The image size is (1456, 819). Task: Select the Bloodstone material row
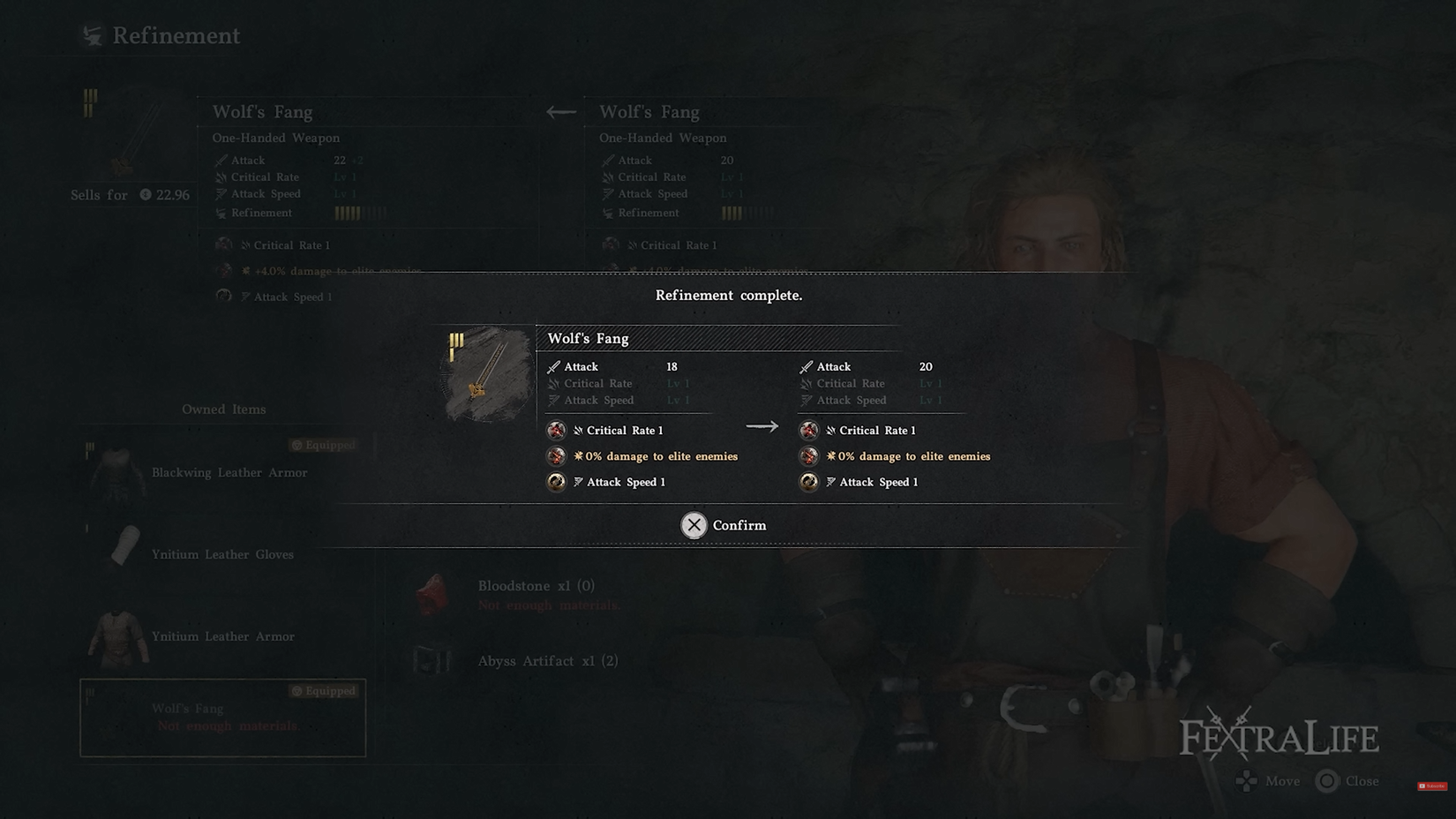[x=536, y=586]
